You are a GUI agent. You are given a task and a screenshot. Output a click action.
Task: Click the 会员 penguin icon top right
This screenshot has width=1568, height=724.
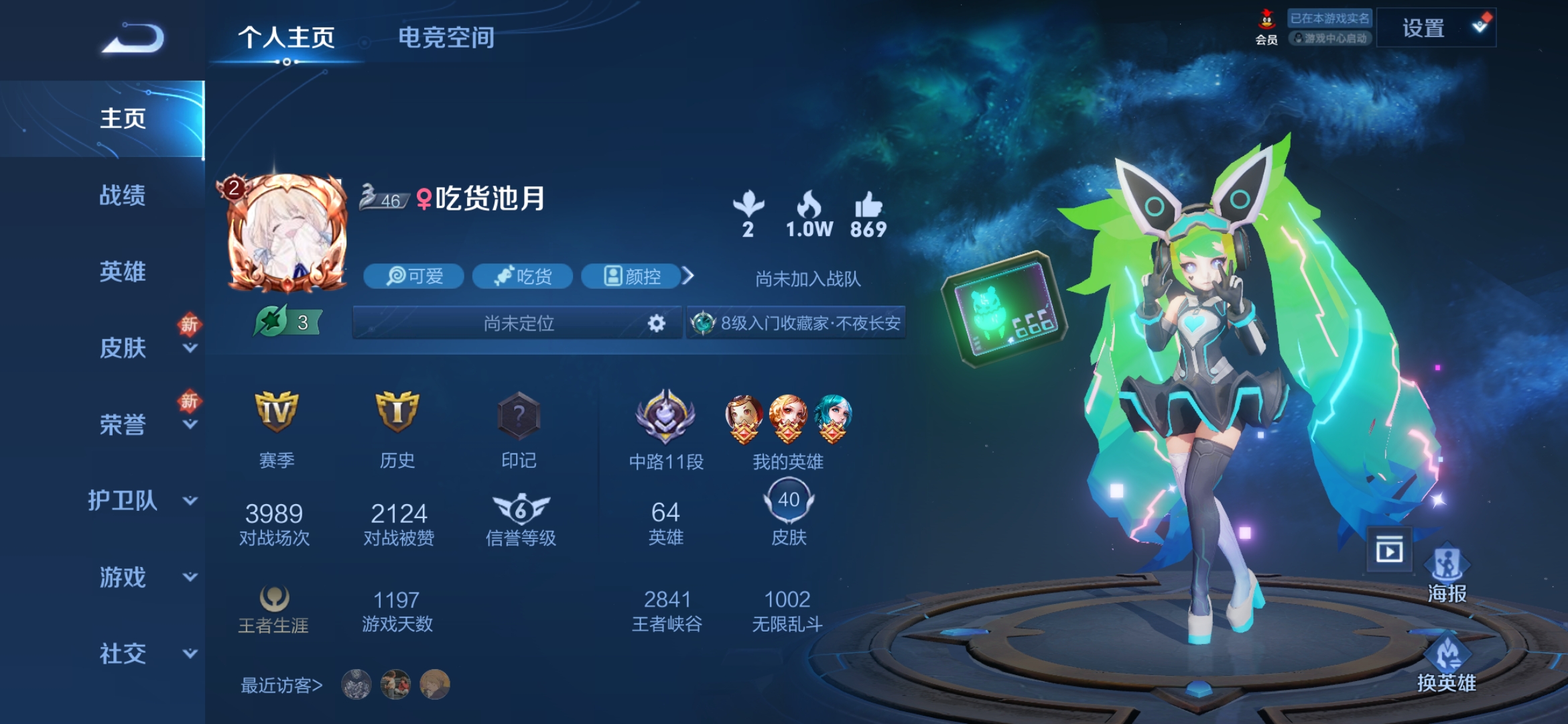[x=1267, y=19]
